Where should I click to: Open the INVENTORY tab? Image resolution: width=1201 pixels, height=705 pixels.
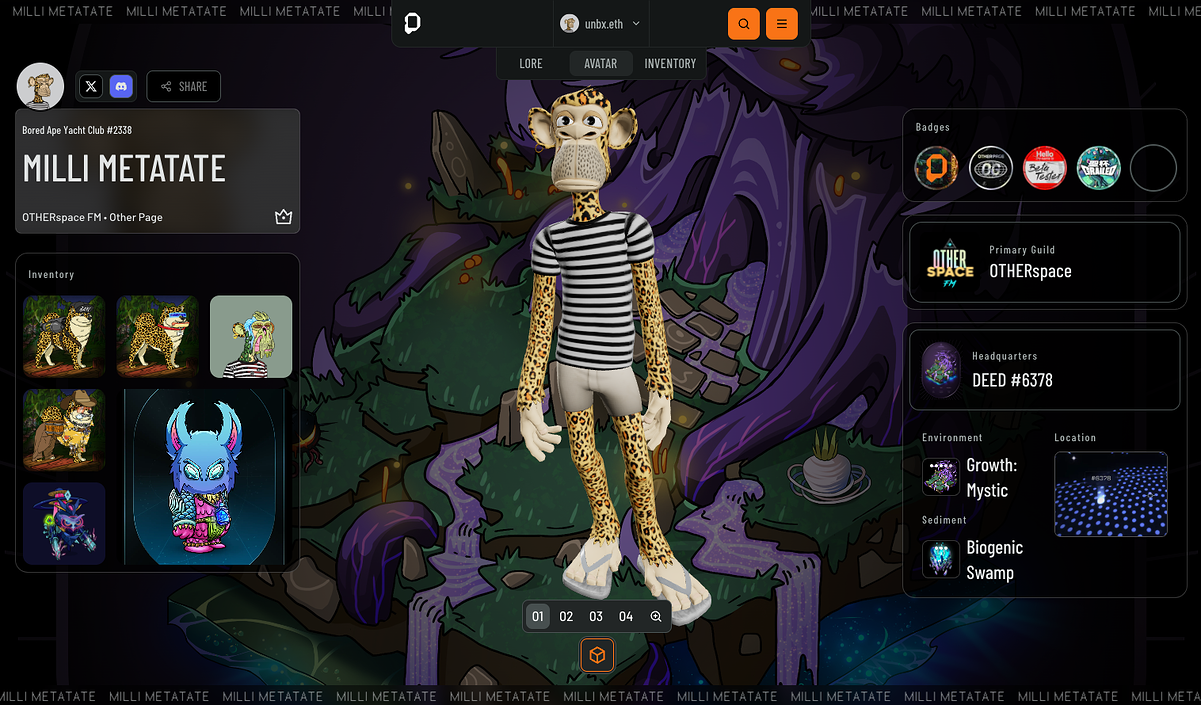(x=670, y=63)
